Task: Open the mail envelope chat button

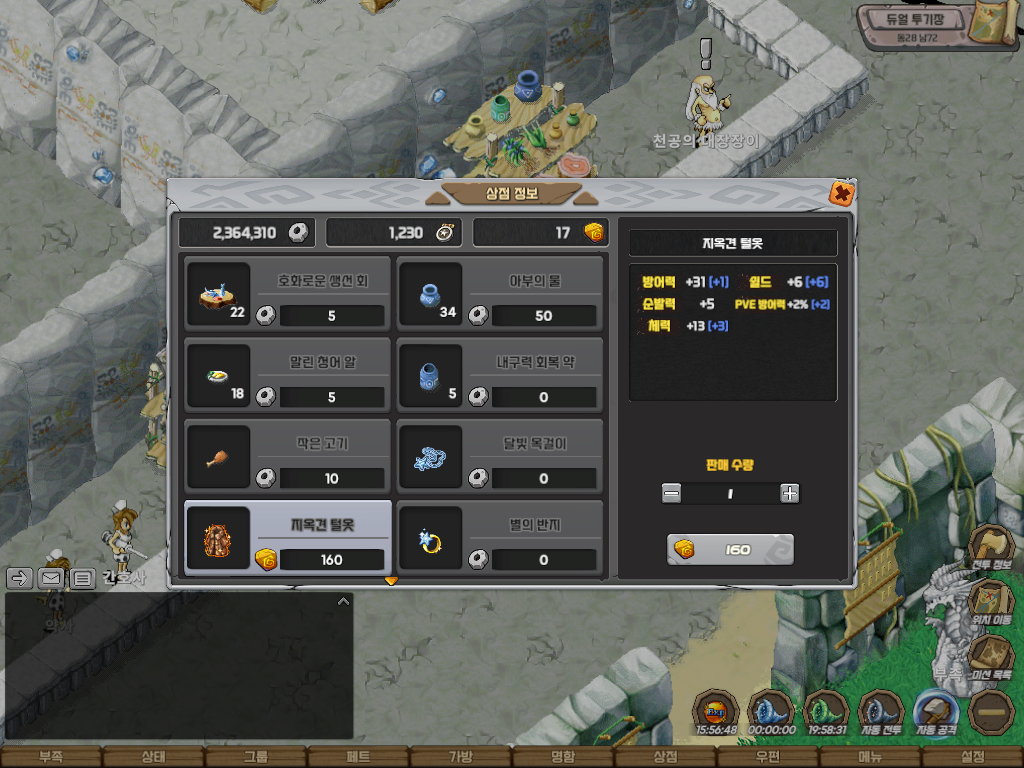Action: (51, 578)
